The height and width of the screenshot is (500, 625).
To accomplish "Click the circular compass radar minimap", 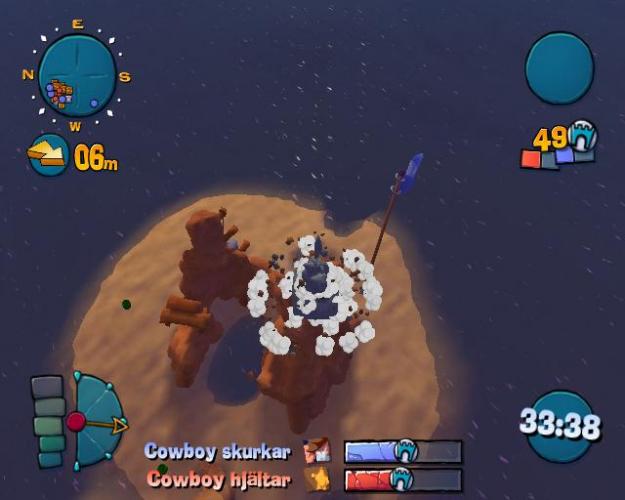I will point(77,76).
